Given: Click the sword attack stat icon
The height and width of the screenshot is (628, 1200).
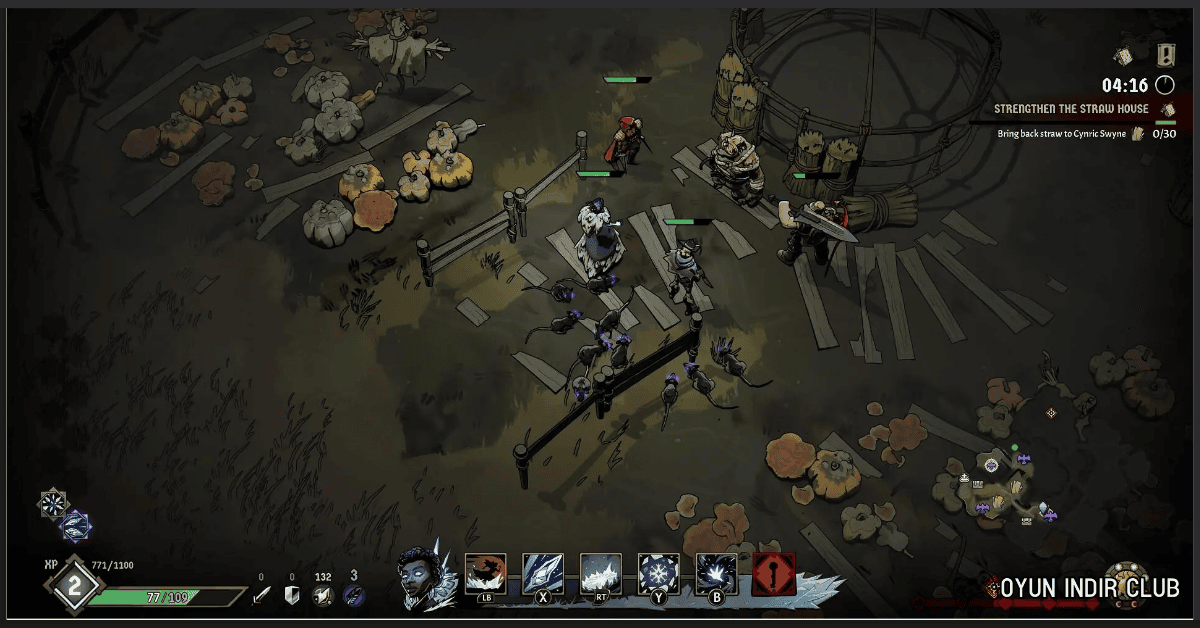Looking at the screenshot, I should click(262, 595).
